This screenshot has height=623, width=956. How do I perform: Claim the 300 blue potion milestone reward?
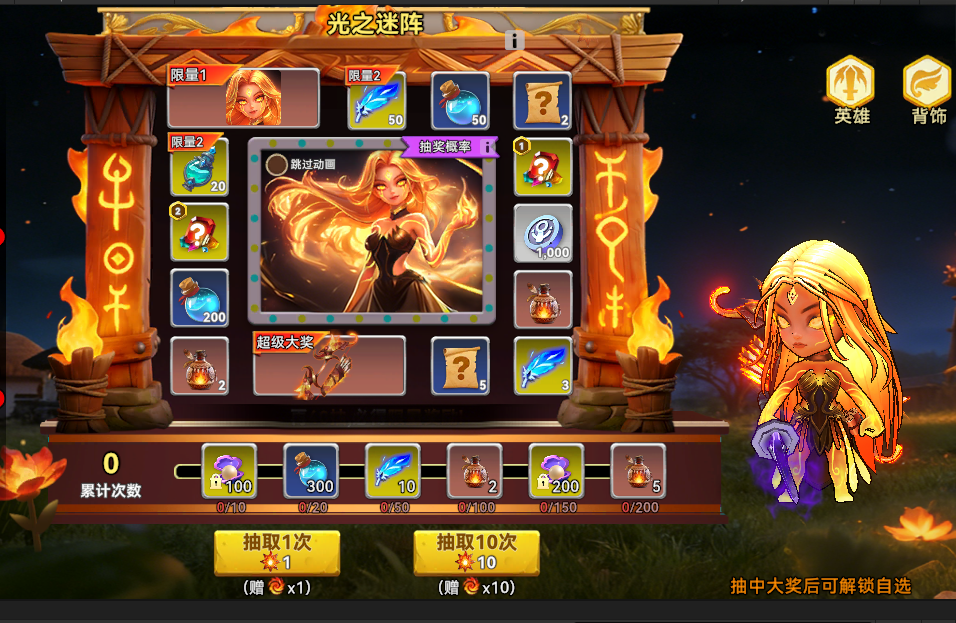[x=312, y=472]
